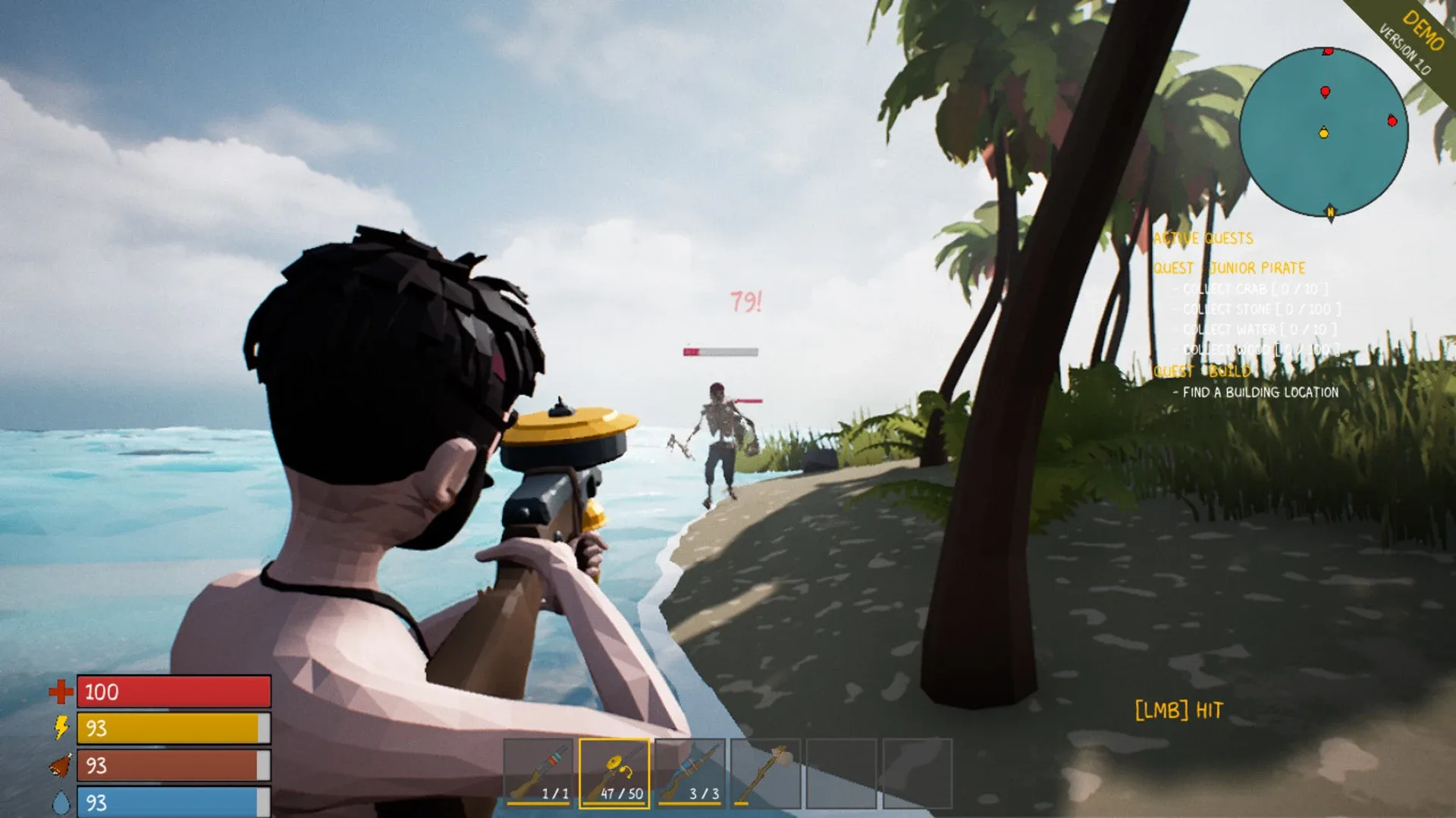This screenshot has height=818, width=1456.
Task: Collapse the Quest: Junior Pirate entry
Action: [x=1228, y=268]
